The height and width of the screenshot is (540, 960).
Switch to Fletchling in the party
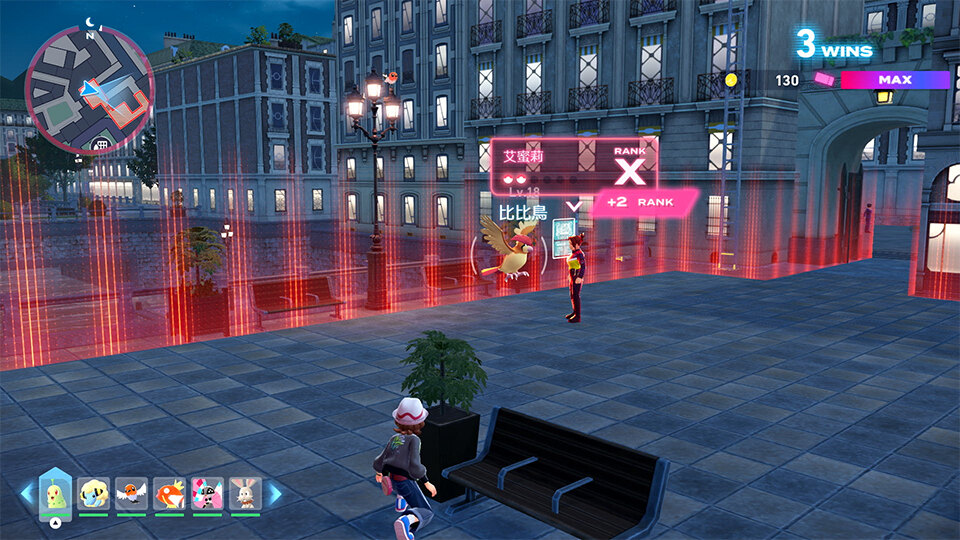[132, 493]
